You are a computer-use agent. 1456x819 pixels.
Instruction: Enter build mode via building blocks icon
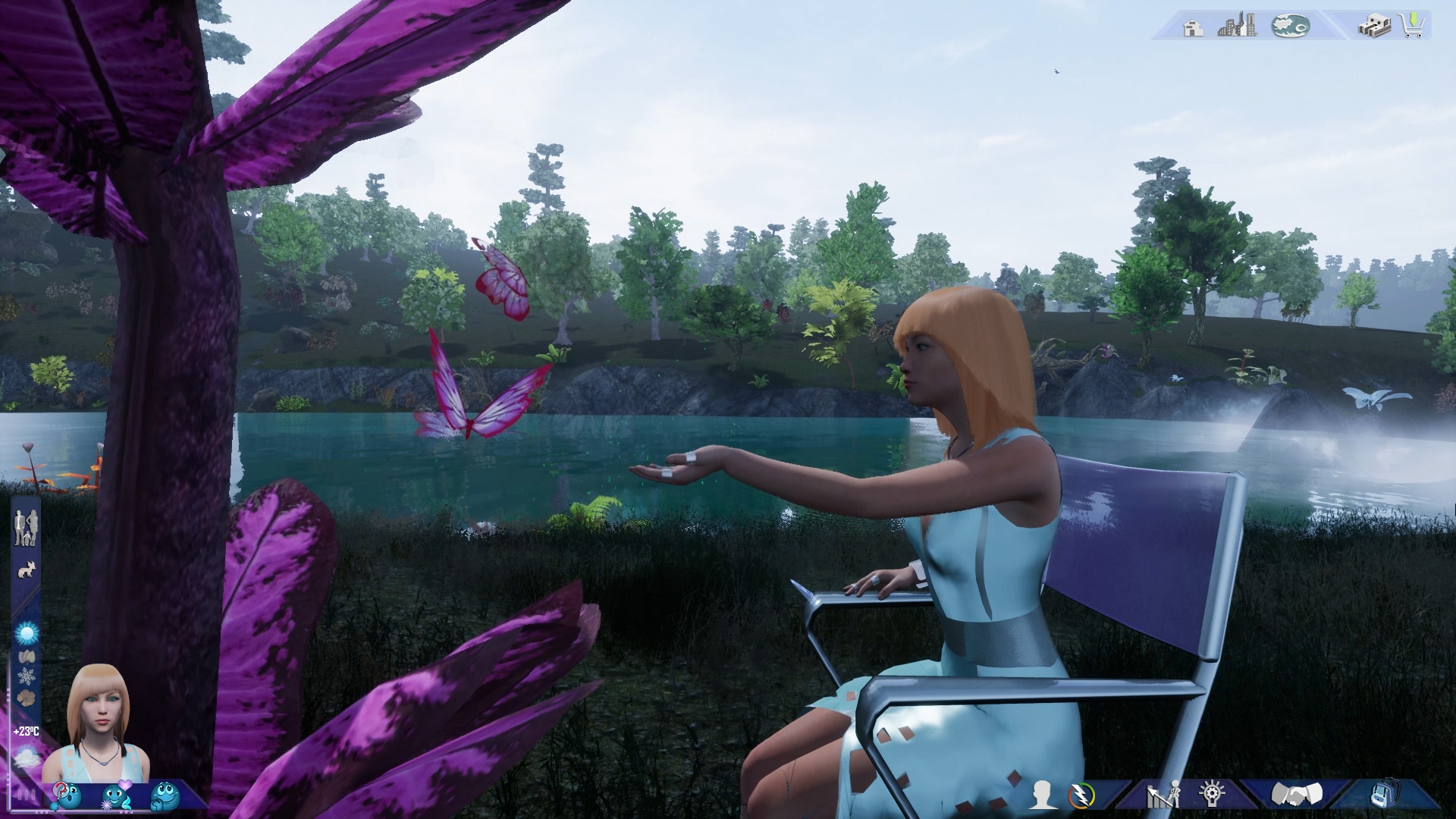coord(1374,27)
